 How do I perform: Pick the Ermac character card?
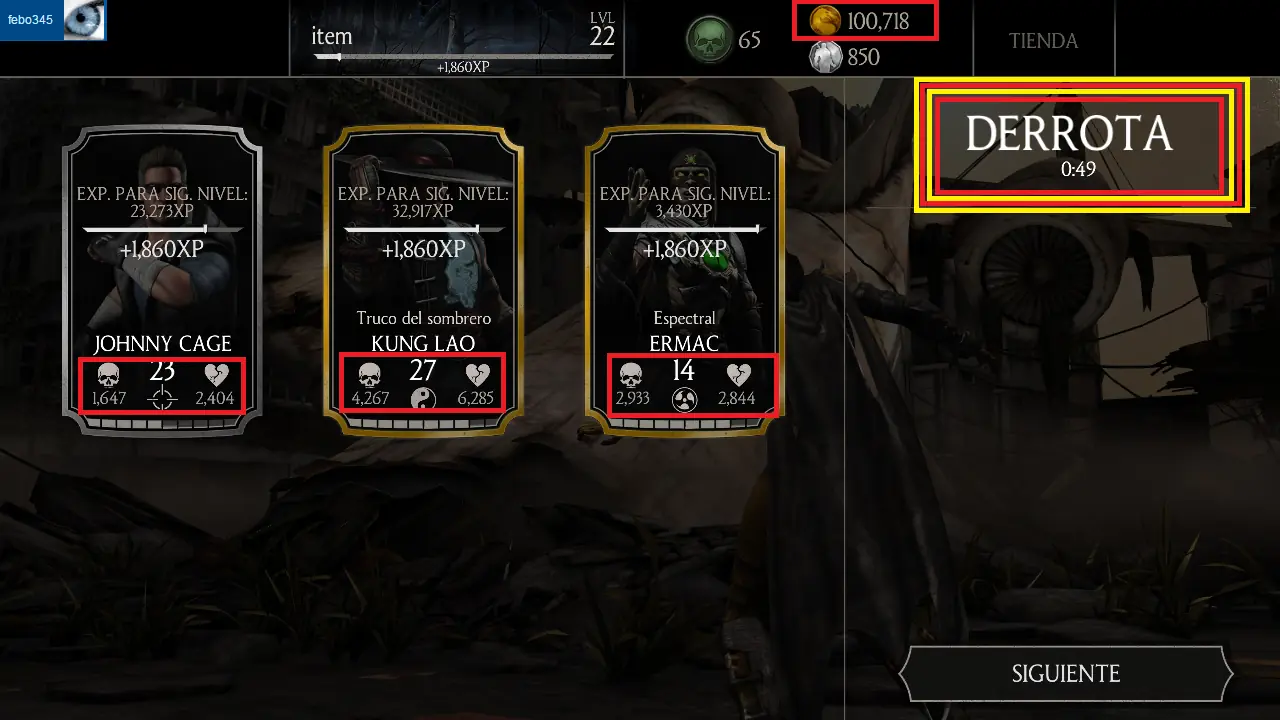click(x=685, y=280)
